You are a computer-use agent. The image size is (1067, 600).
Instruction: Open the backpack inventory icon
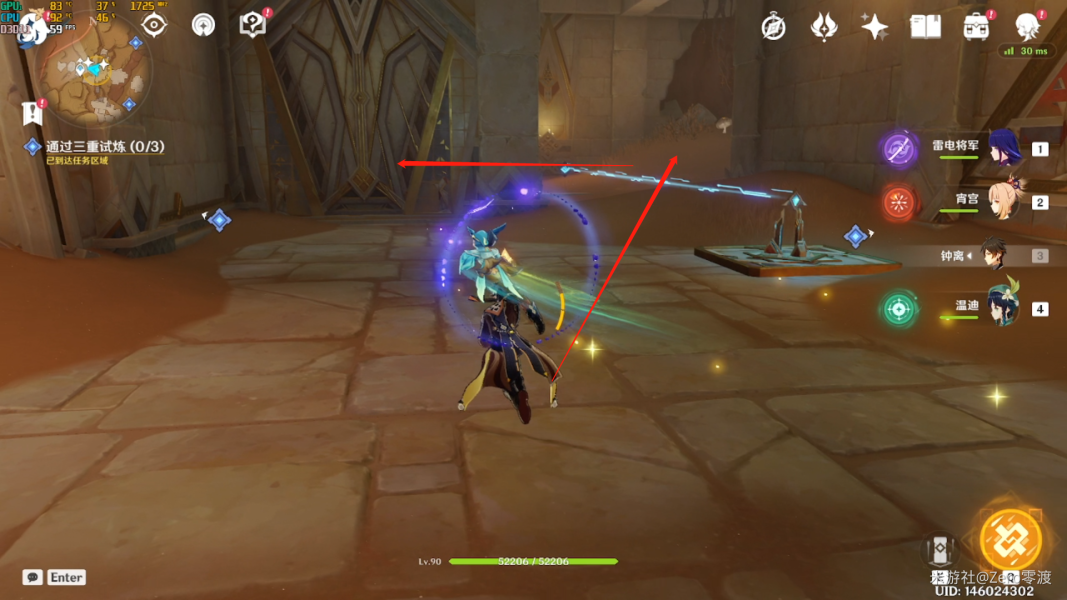(x=976, y=27)
